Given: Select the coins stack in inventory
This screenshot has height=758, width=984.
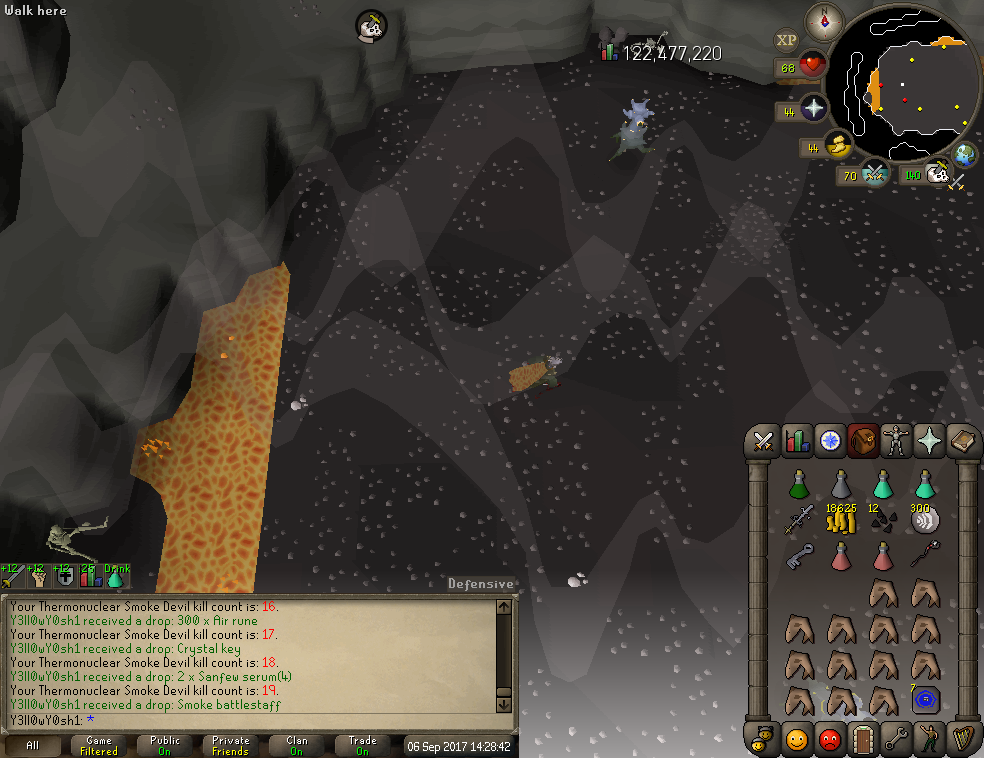Looking at the screenshot, I should (840, 518).
